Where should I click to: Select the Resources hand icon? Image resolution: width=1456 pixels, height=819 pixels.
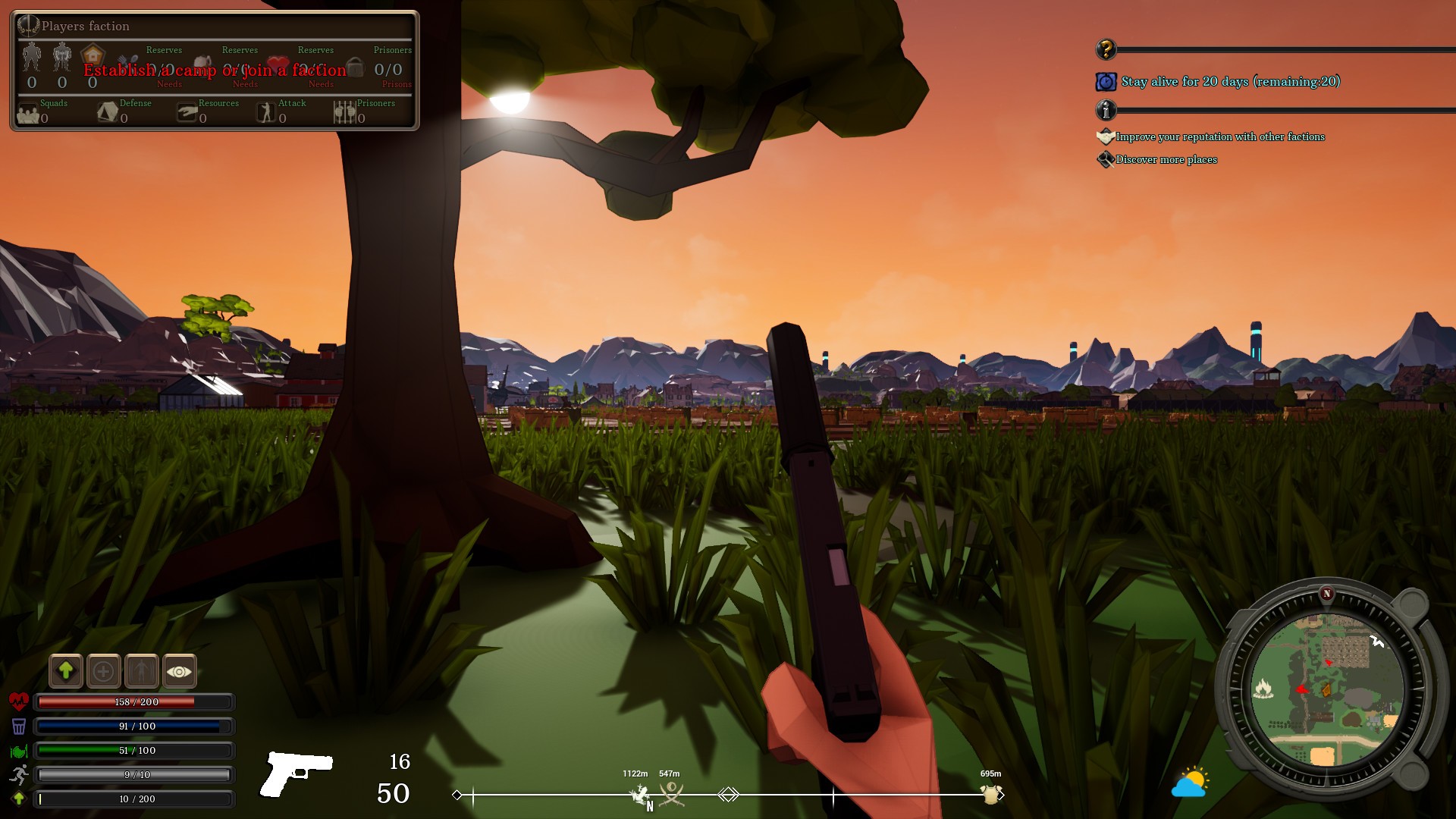coord(186,113)
